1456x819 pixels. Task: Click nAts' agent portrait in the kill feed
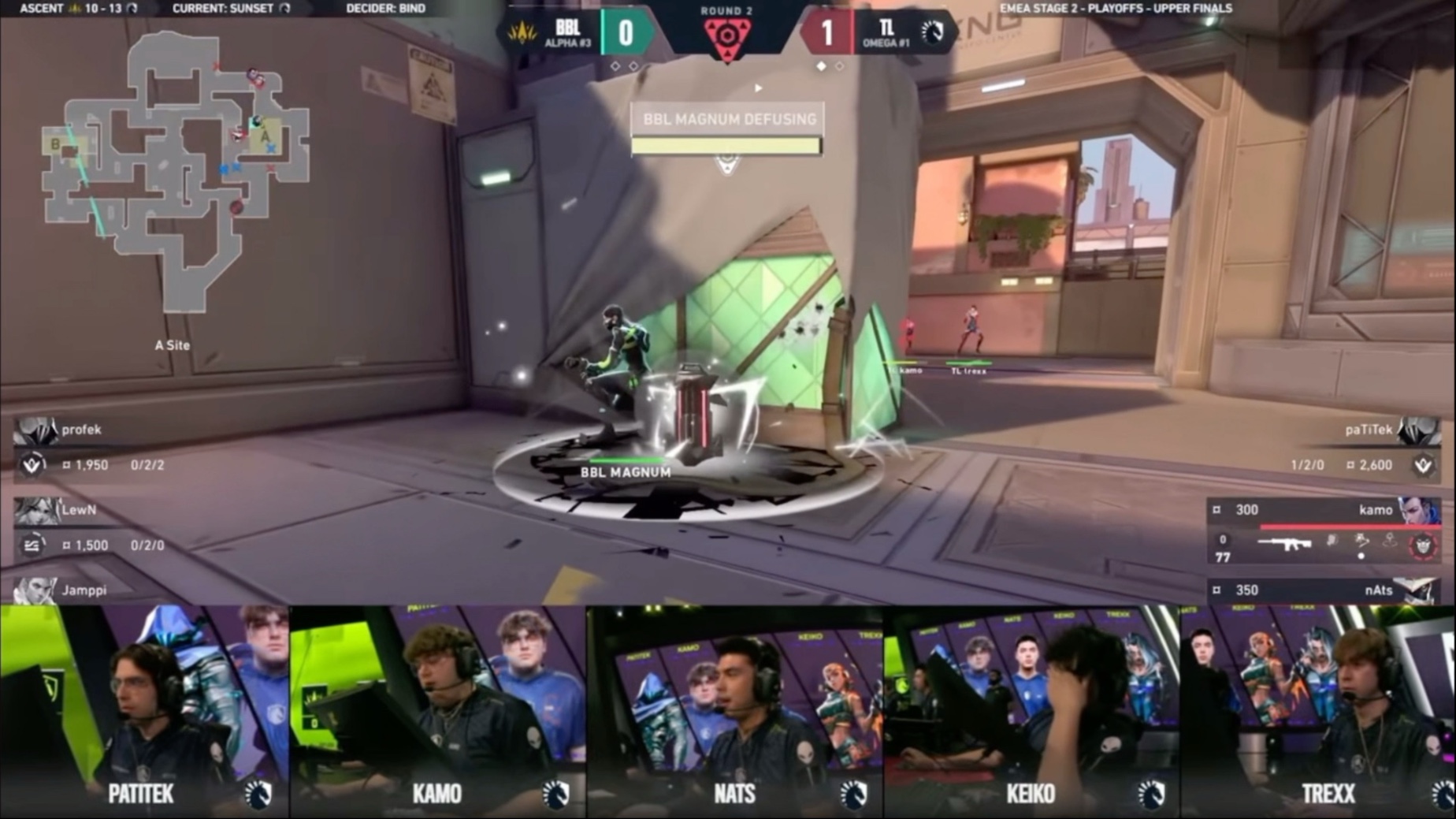coord(1422,591)
